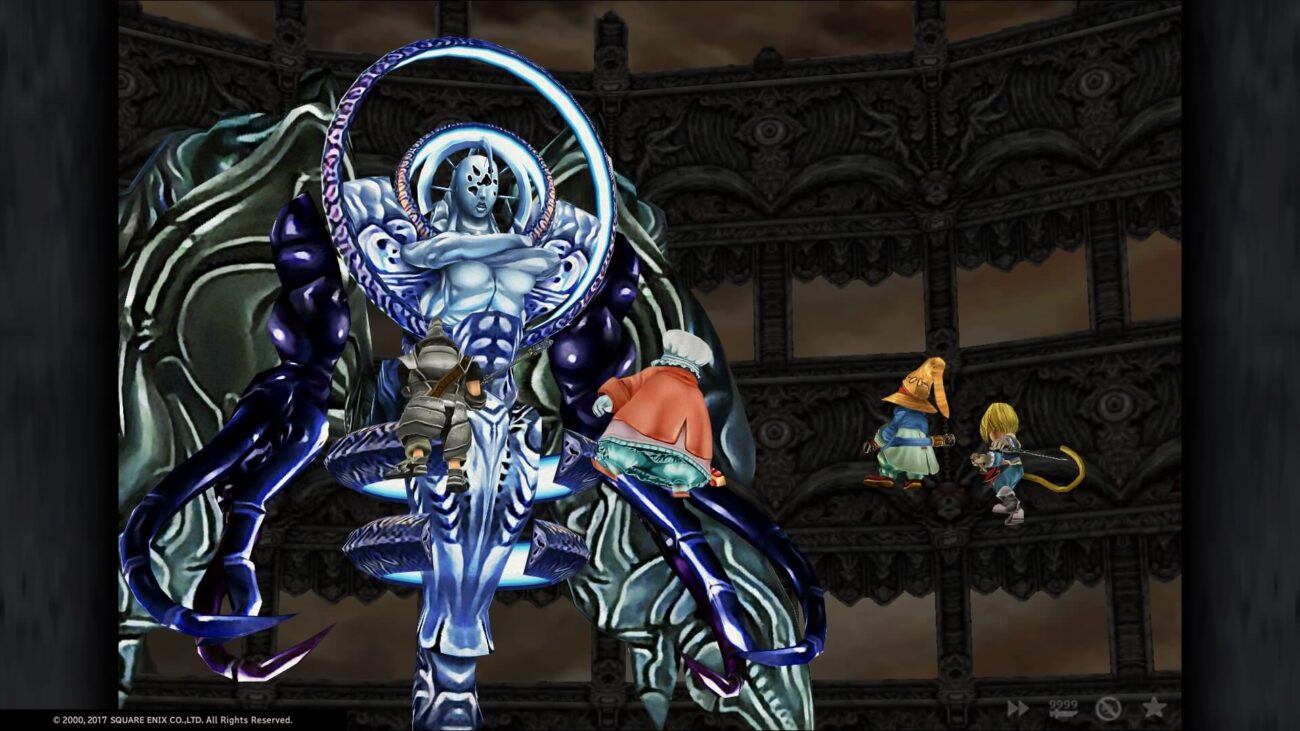1300x731 pixels.
Task: Toggle the no-encounters booster icon
Action: pyautogui.click(x=1107, y=708)
